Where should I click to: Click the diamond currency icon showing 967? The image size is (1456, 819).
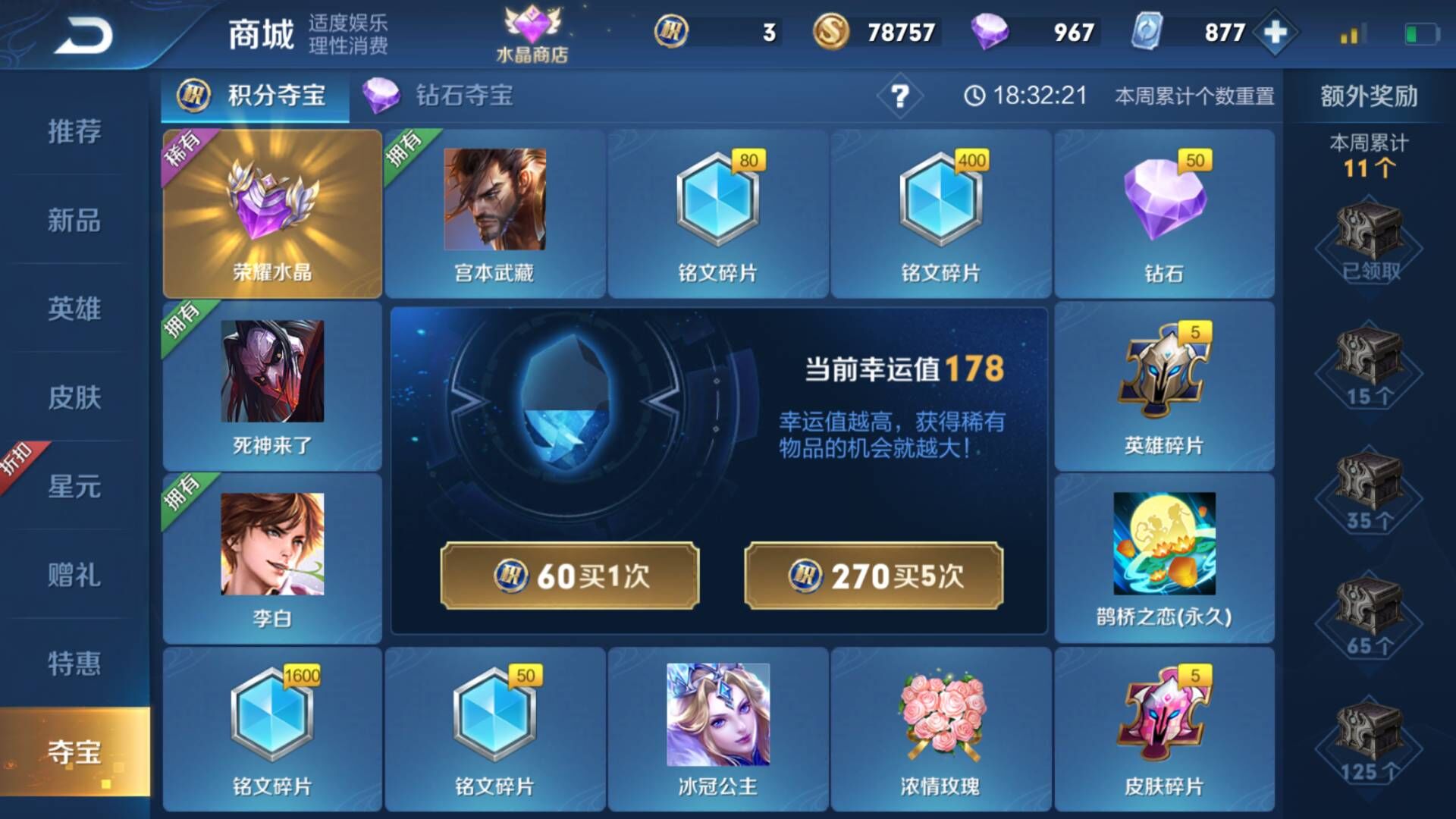coord(994,31)
